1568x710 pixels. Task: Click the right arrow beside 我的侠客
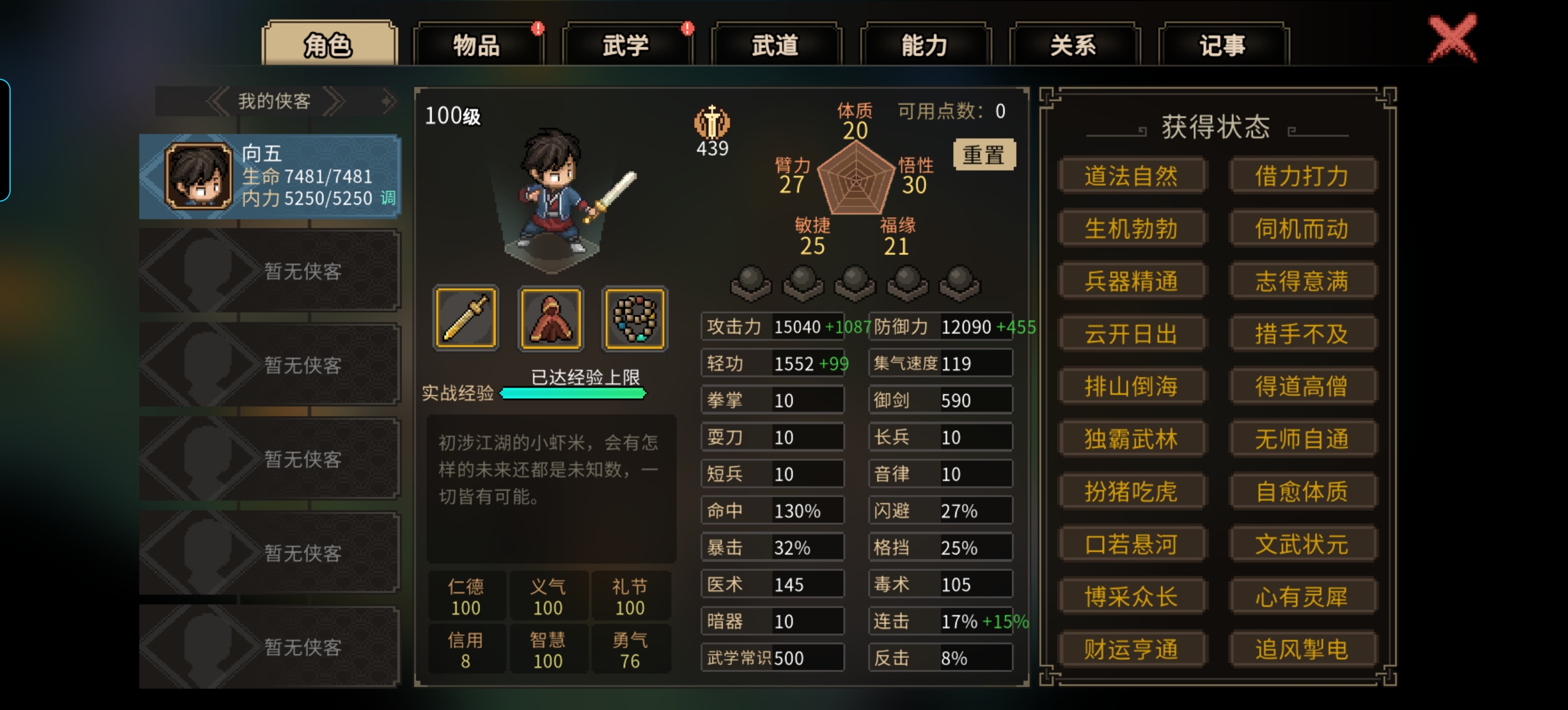333,101
